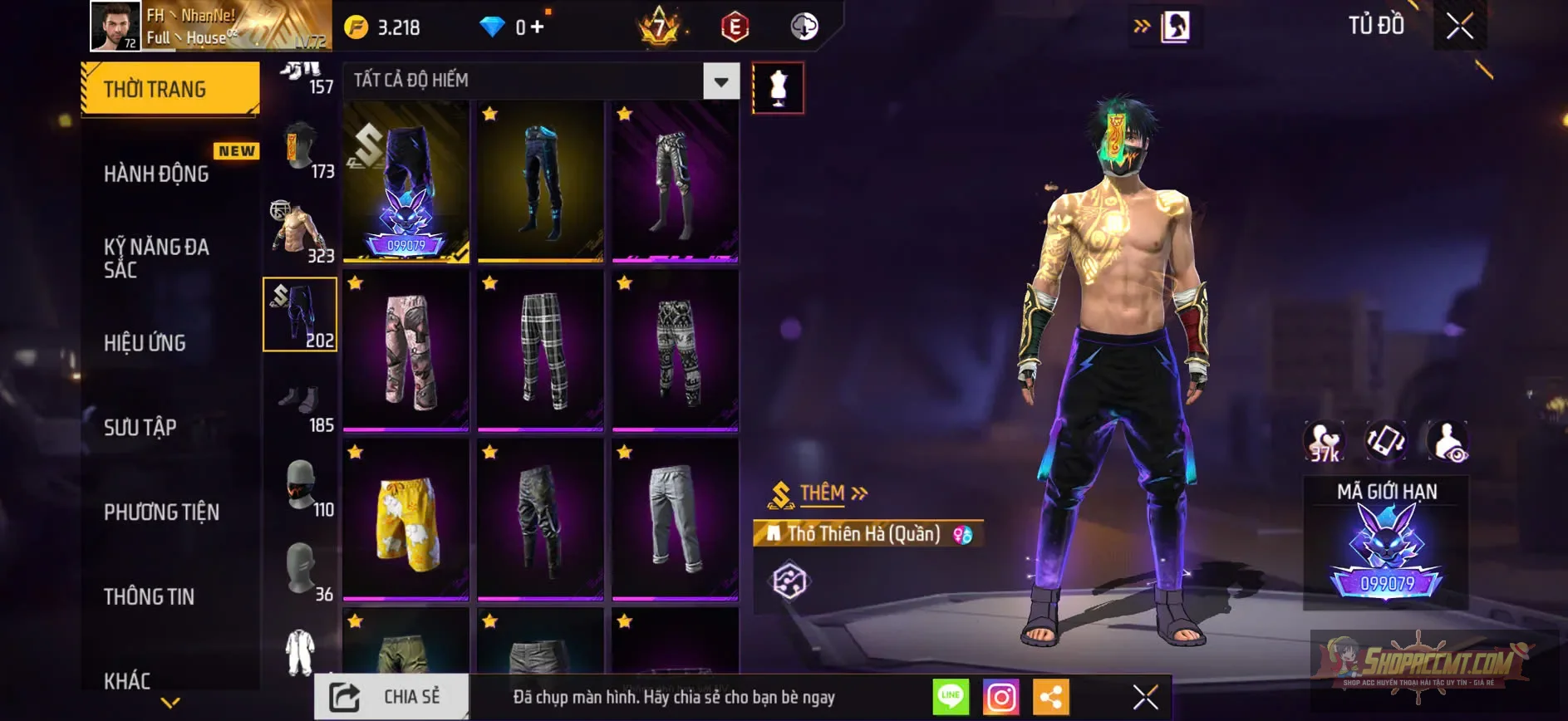Share screenshot via Instagram icon
The height and width of the screenshot is (721, 1568).
point(1000,697)
